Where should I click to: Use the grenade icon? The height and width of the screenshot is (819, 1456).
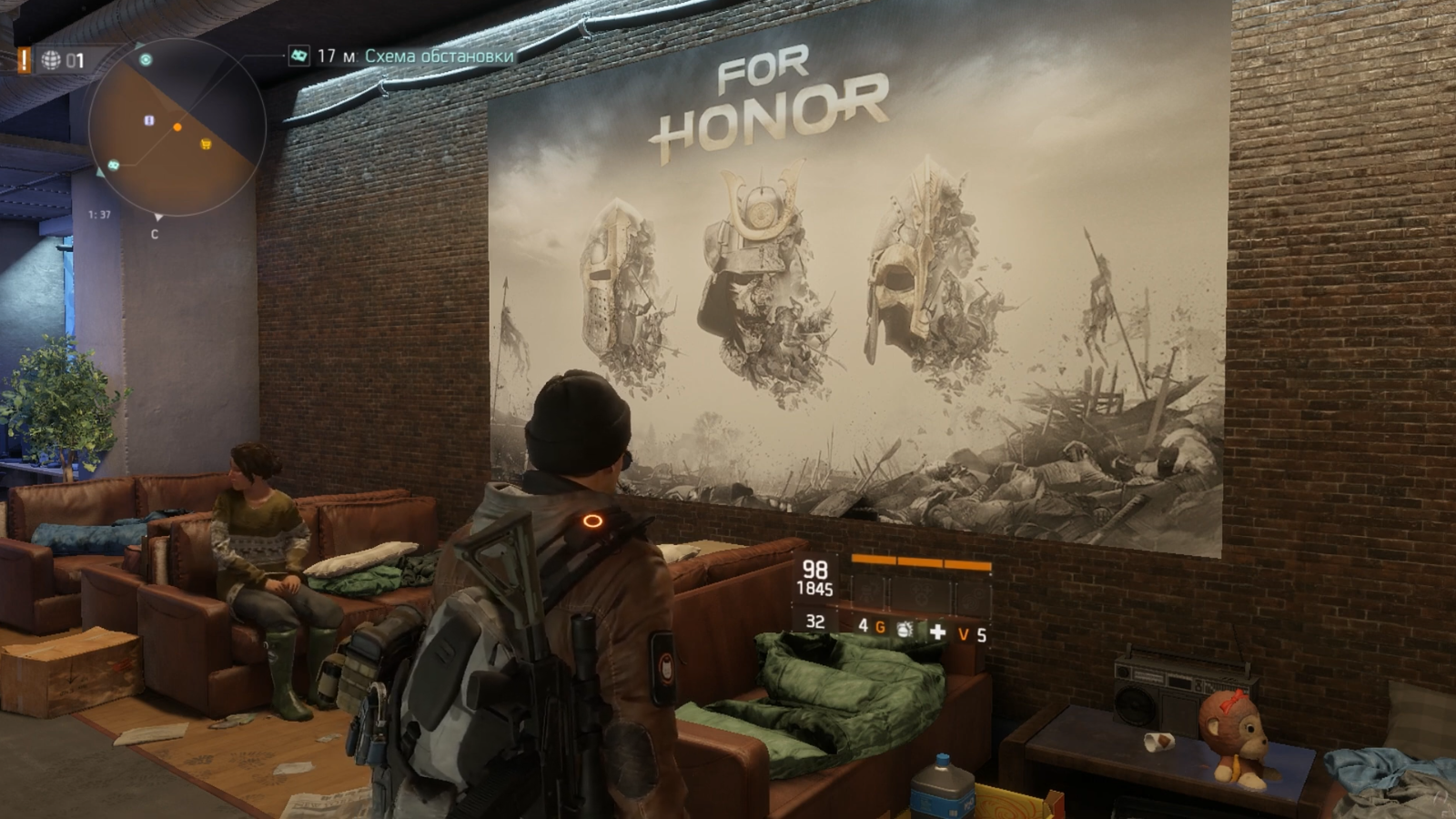click(x=904, y=629)
